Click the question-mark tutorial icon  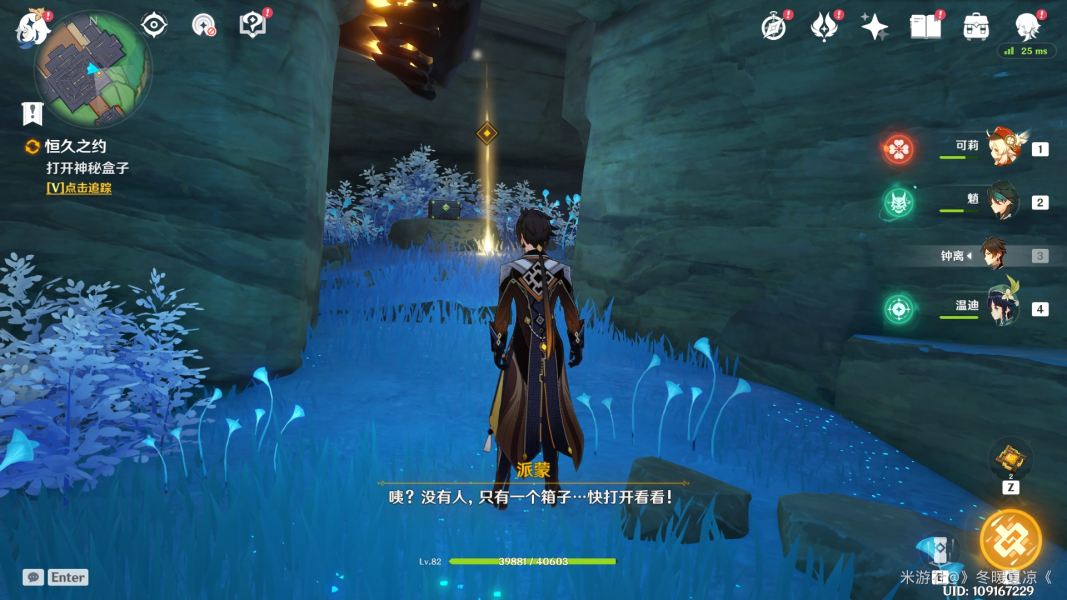[x=253, y=25]
